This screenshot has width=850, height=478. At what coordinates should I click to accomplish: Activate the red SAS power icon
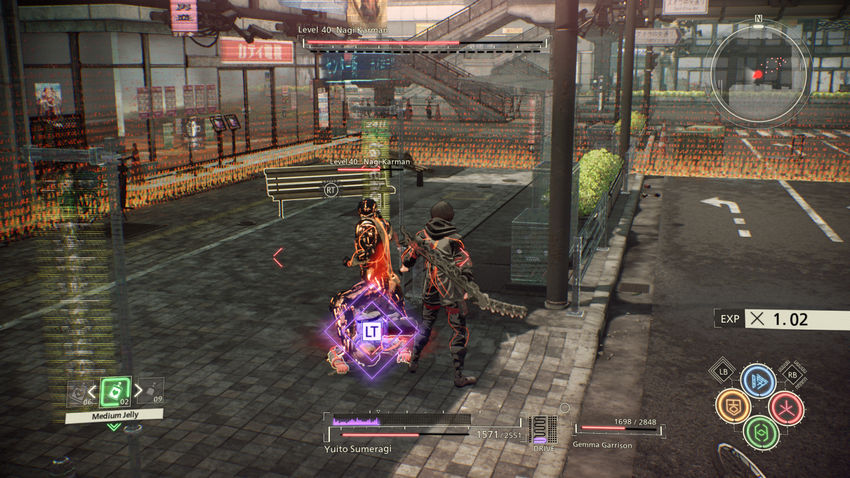(x=786, y=407)
